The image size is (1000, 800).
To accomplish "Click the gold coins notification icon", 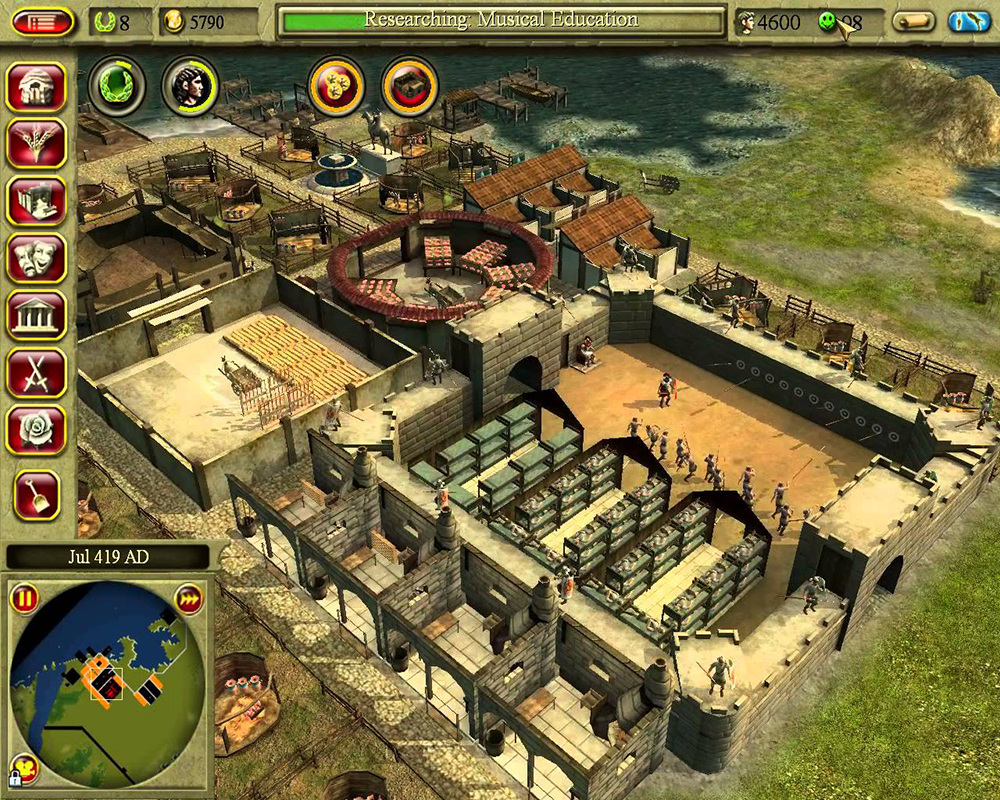I will pos(335,86).
